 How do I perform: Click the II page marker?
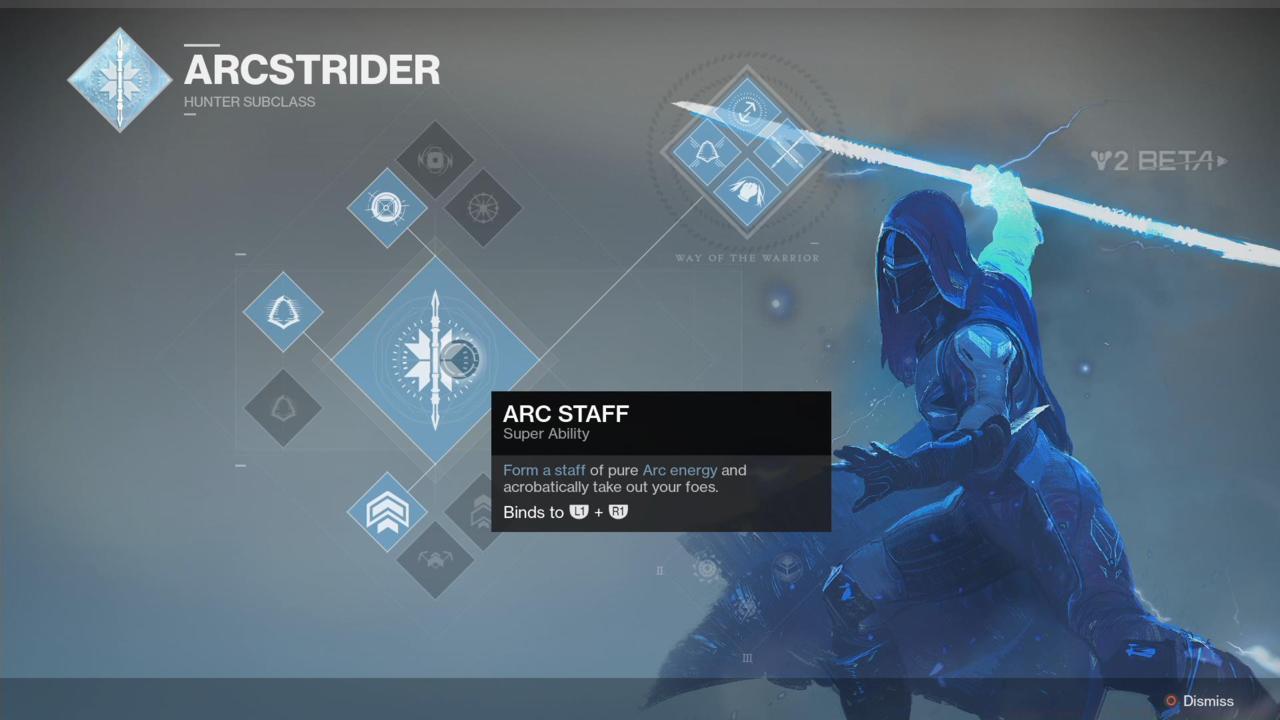pyautogui.click(x=659, y=570)
